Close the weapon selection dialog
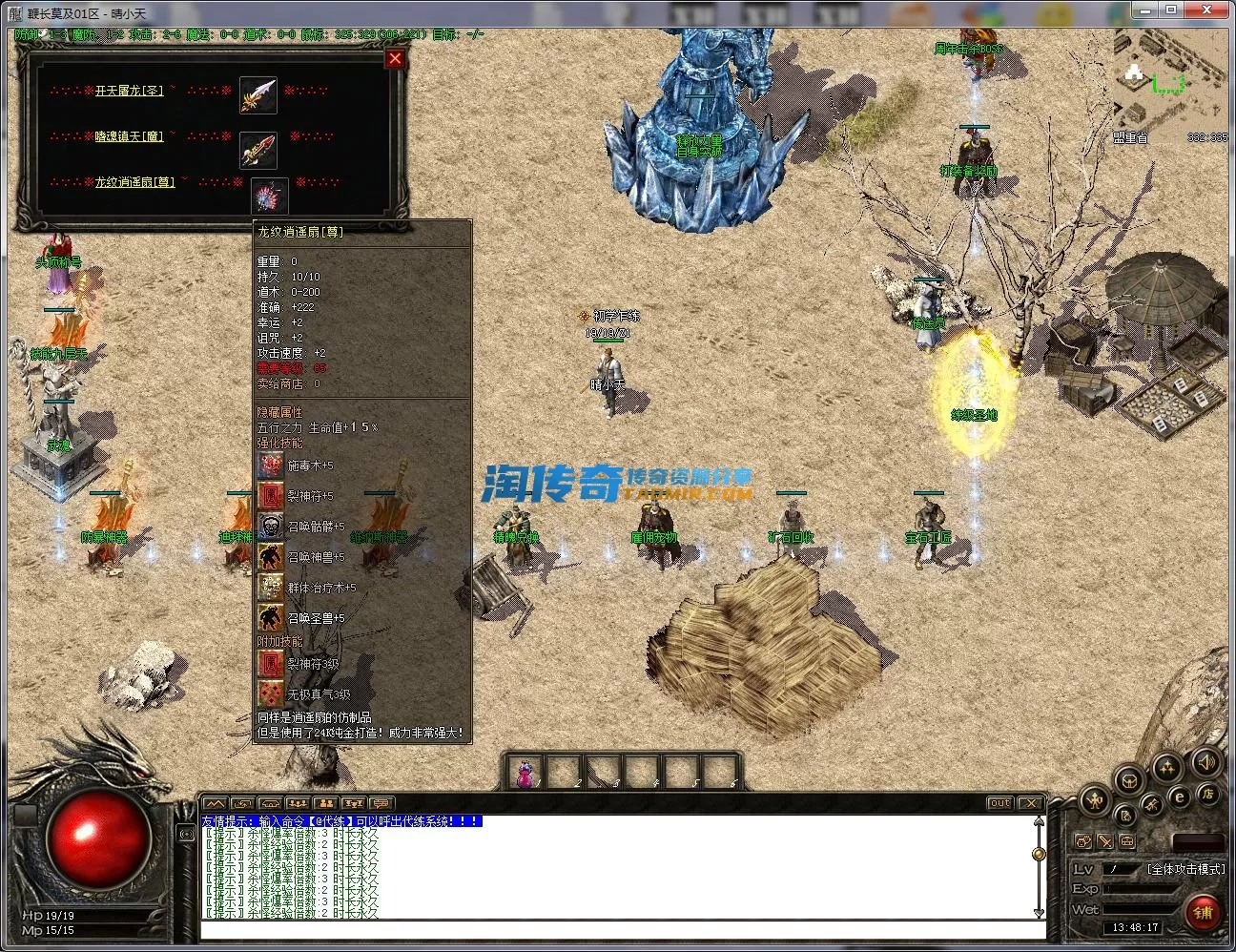1236x952 pixels. pos(395,58)
